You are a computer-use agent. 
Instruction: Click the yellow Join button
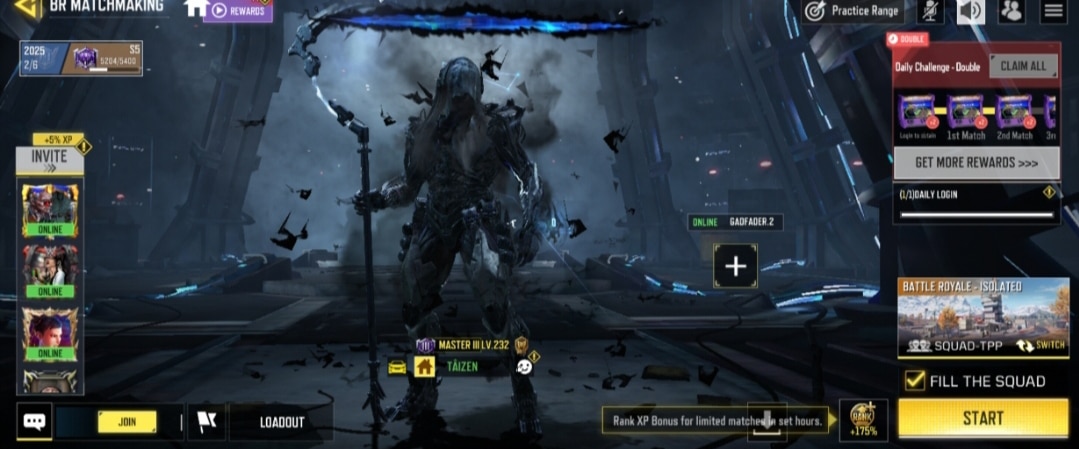pyautogui.click(x=127, y=422)
